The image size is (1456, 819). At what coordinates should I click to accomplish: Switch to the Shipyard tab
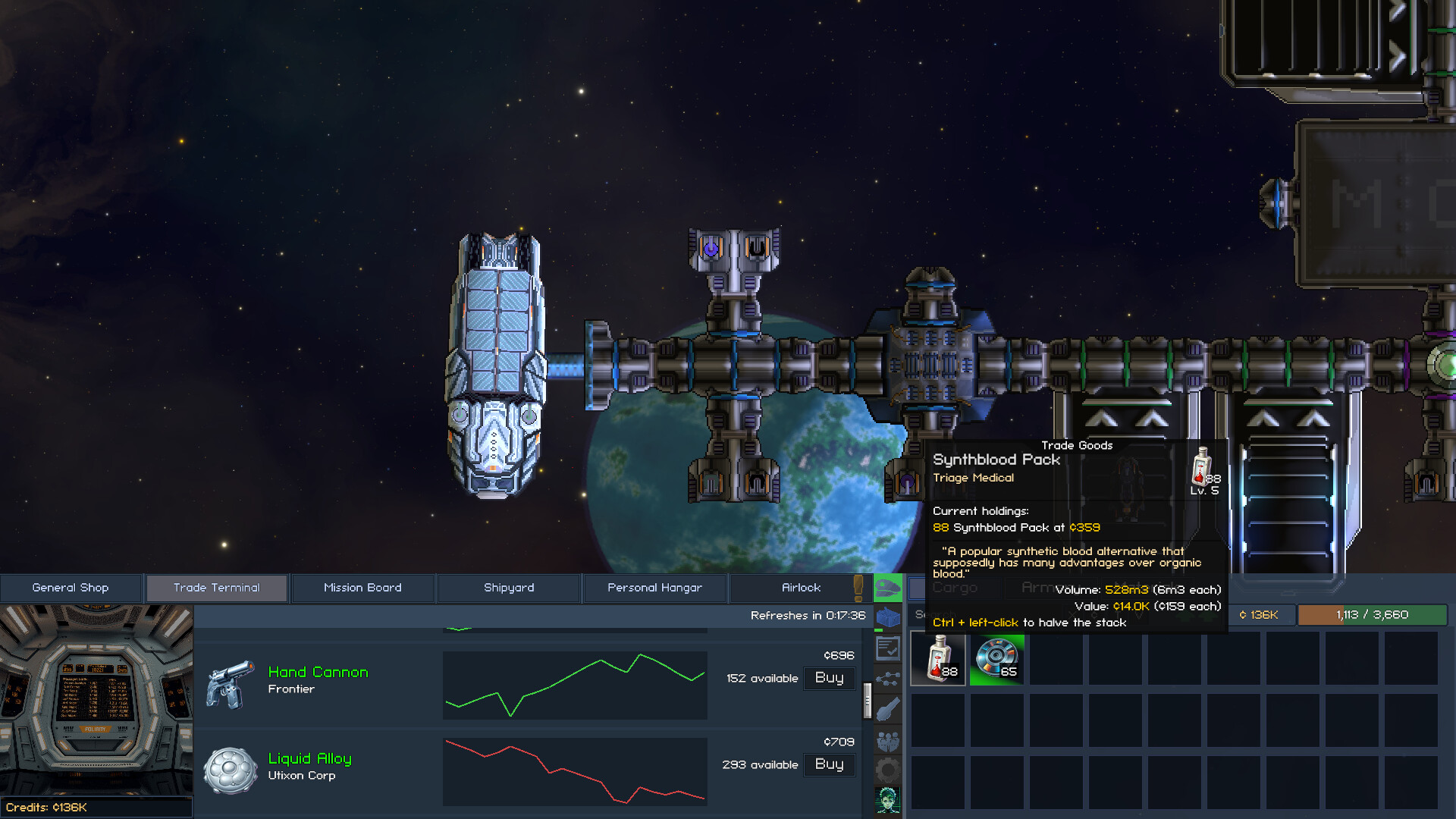point(509,587)
